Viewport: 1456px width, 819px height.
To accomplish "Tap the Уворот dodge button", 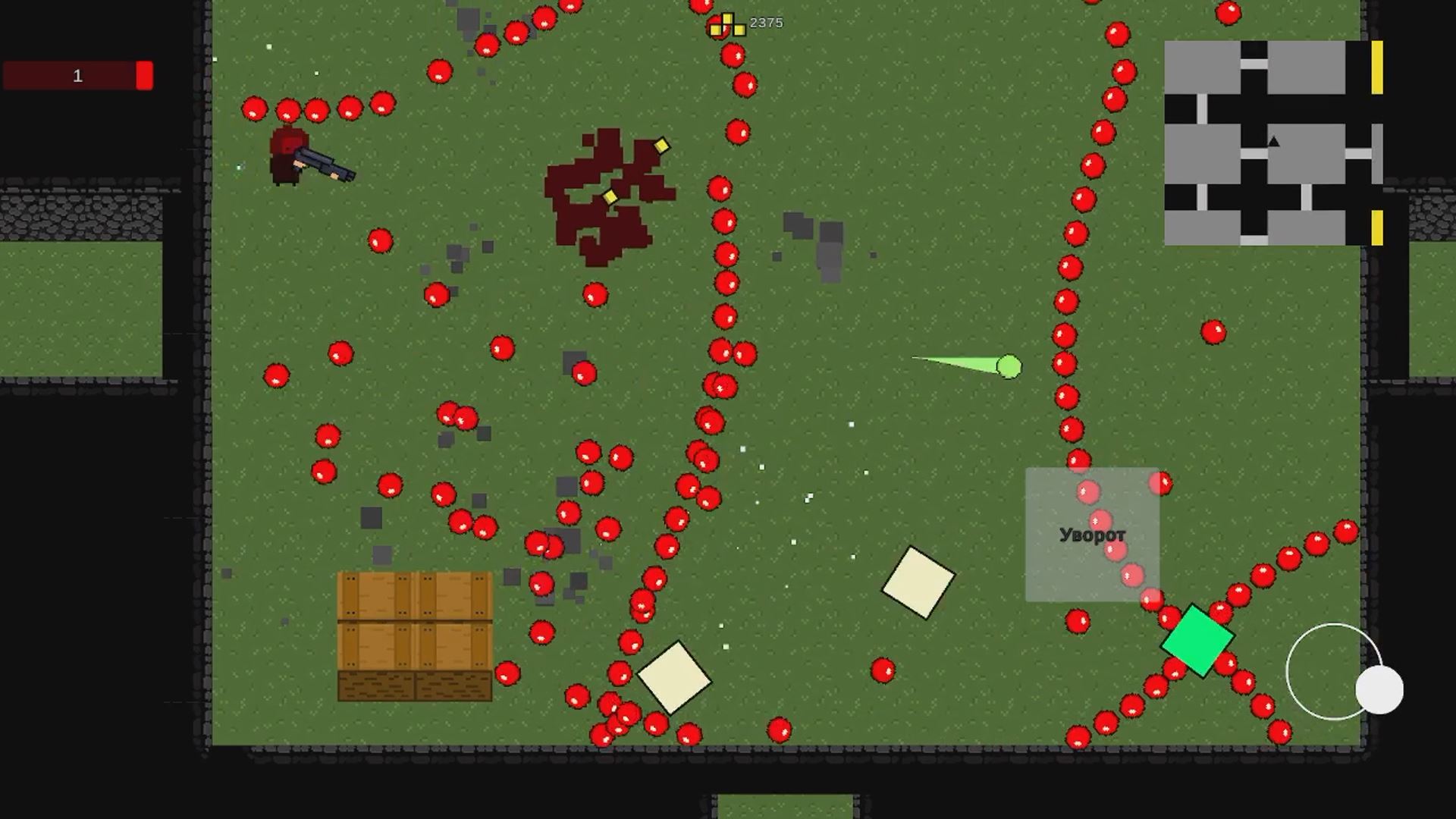I will 1092,535.
